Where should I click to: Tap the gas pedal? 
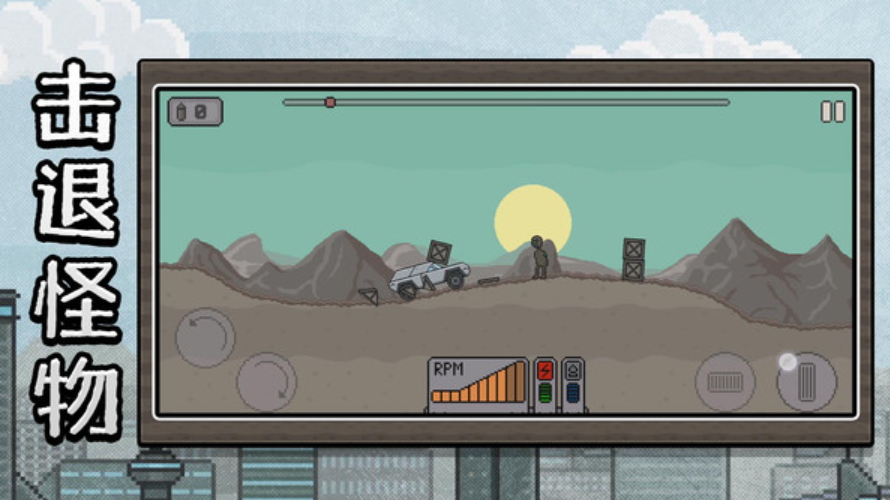pos(806,381)
